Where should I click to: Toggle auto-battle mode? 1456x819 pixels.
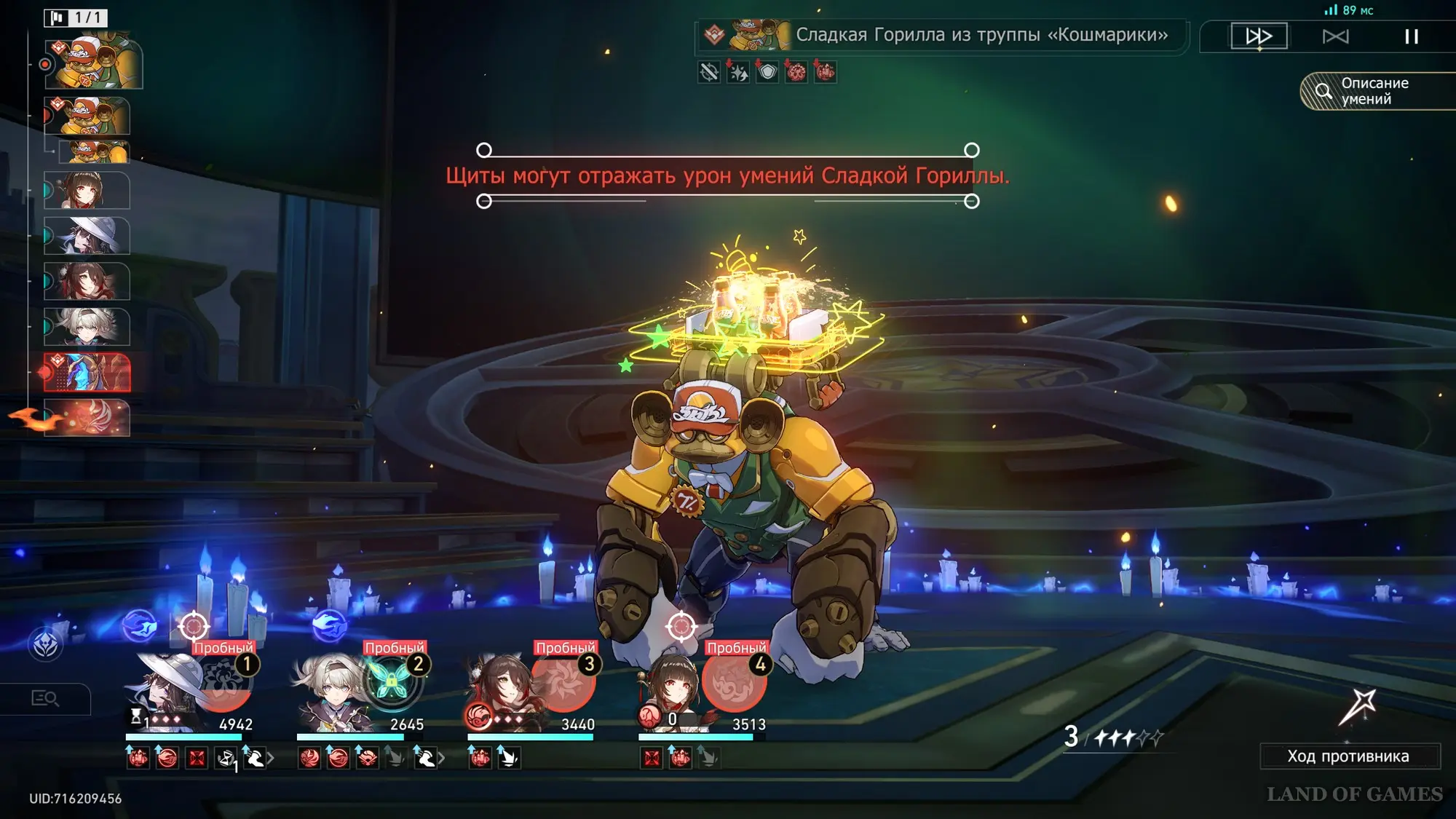pyautogui.click(x=1335, y=36)
